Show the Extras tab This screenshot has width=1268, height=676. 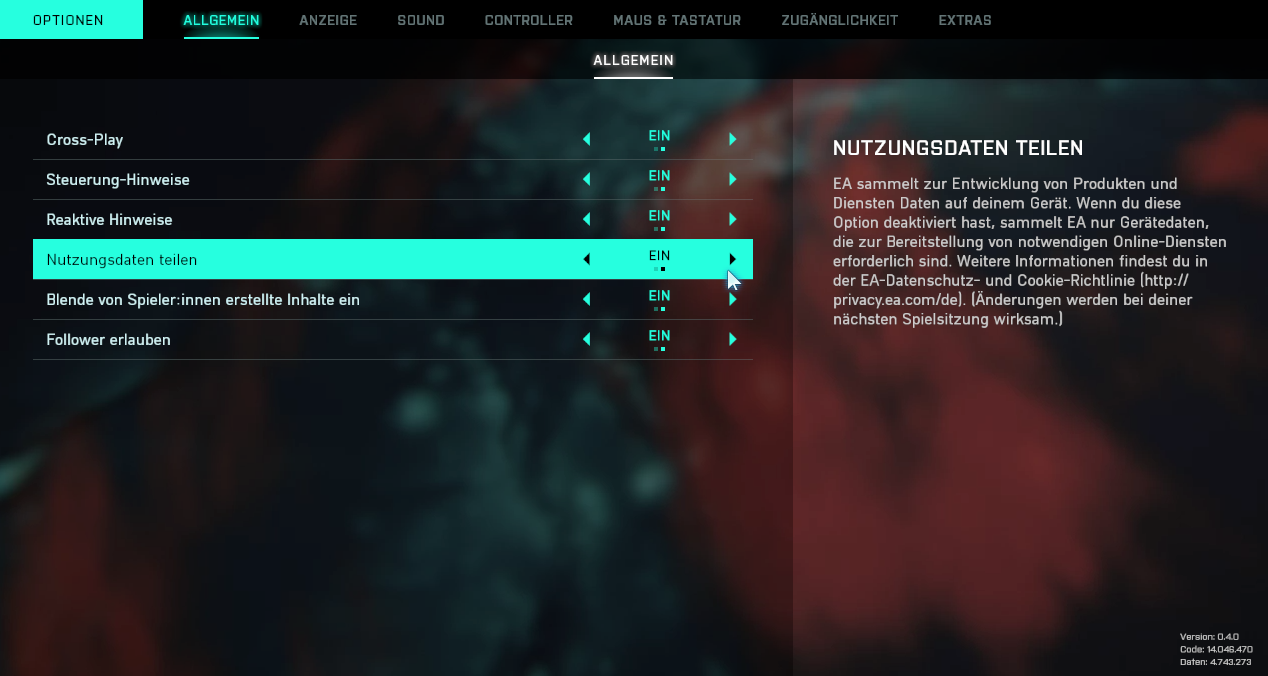964,20
